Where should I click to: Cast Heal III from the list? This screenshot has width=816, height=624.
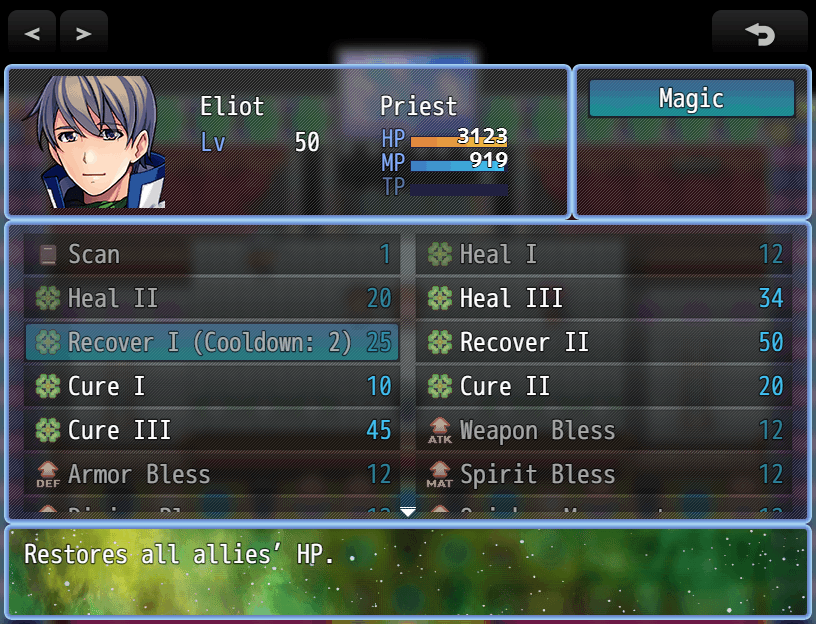604,299
